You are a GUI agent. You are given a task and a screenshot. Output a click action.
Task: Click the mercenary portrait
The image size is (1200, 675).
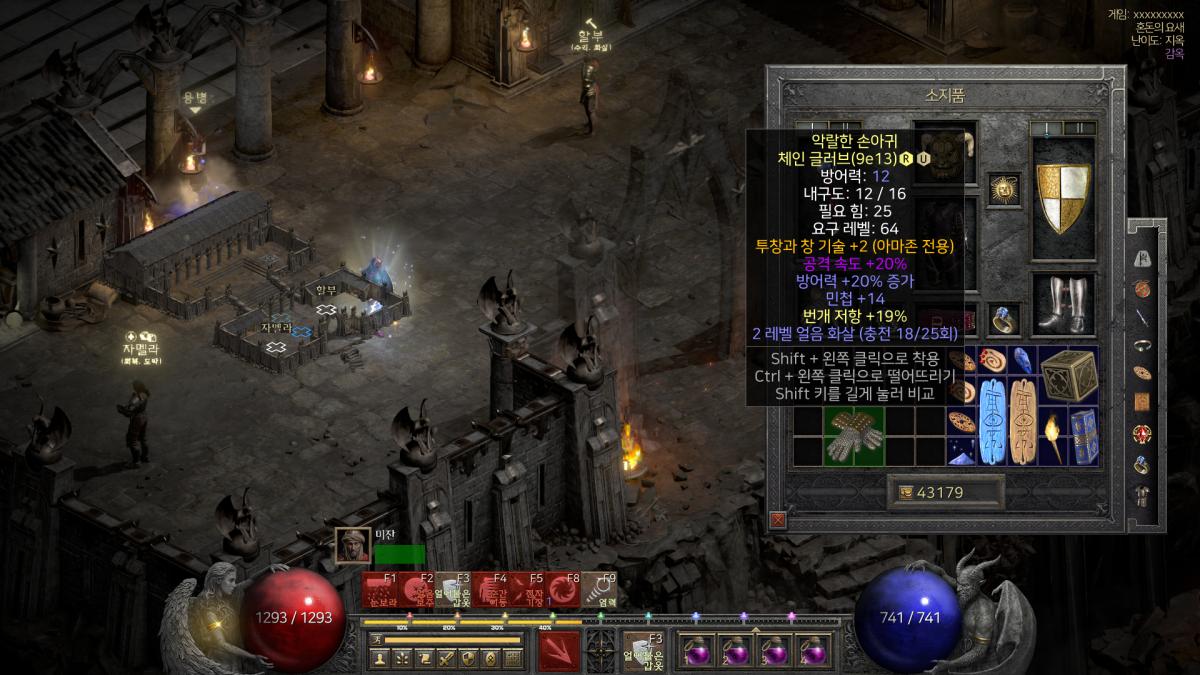[x=352, y=545]
